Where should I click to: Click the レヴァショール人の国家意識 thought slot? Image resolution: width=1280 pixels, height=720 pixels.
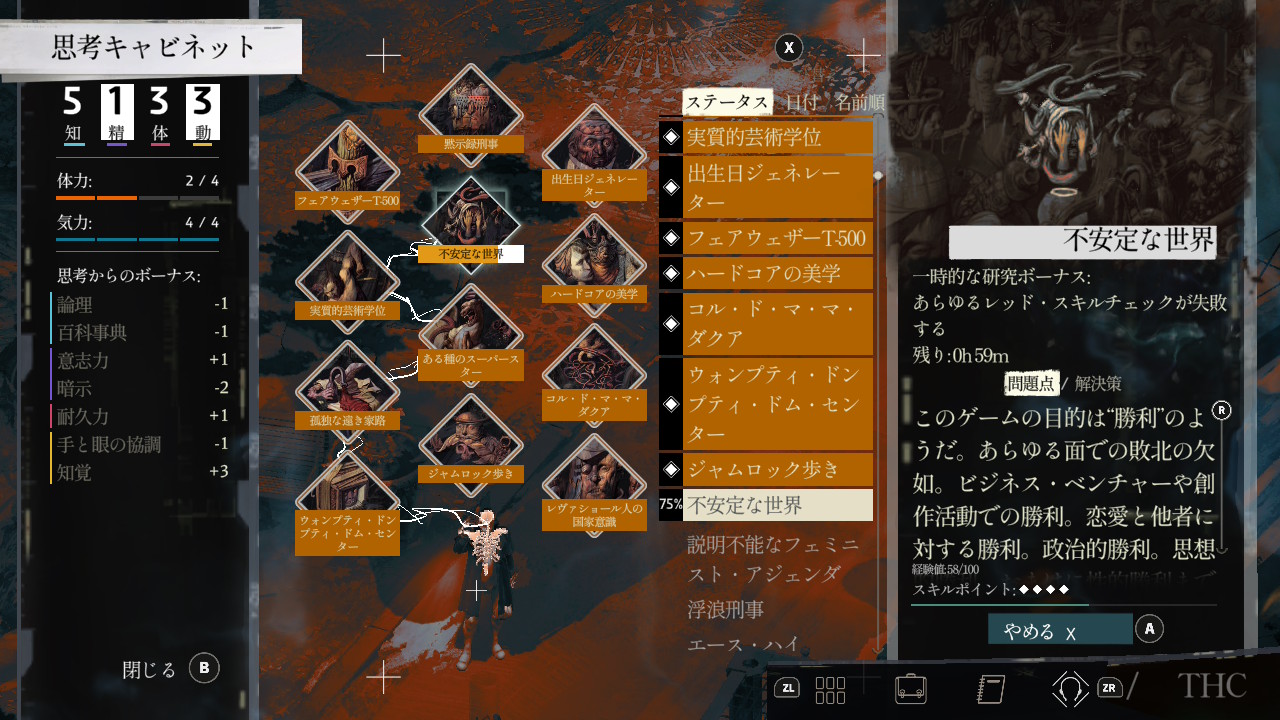pos(594,482)
